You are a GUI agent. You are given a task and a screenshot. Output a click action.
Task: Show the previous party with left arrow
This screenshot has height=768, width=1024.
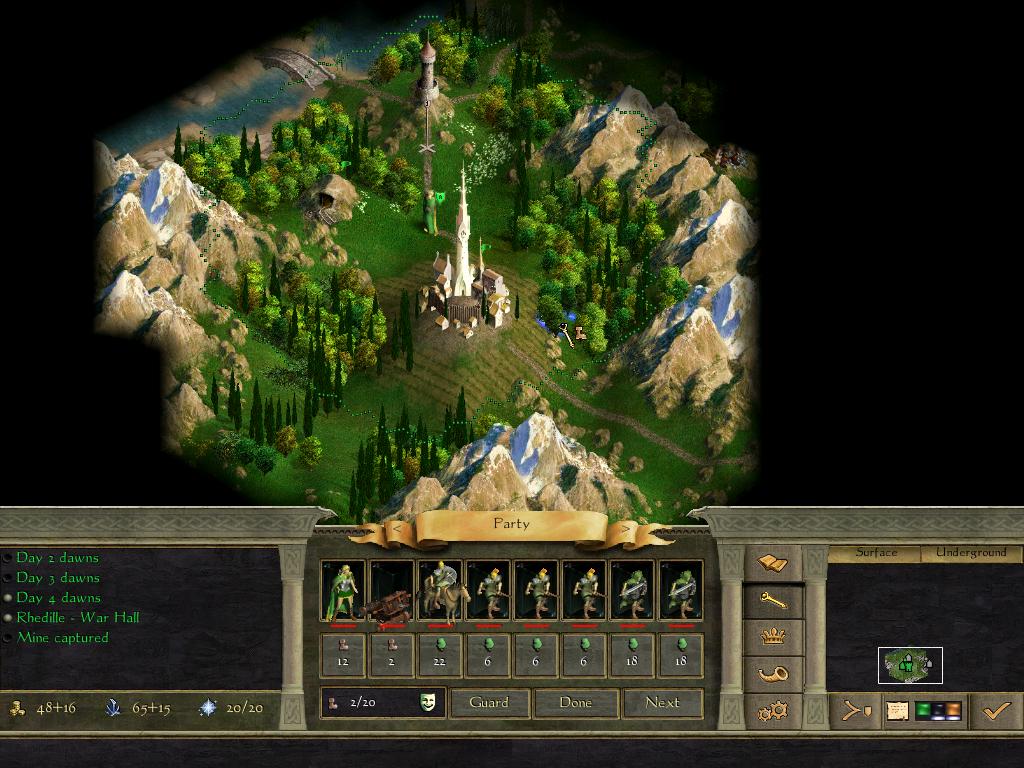tap(397, 528)
